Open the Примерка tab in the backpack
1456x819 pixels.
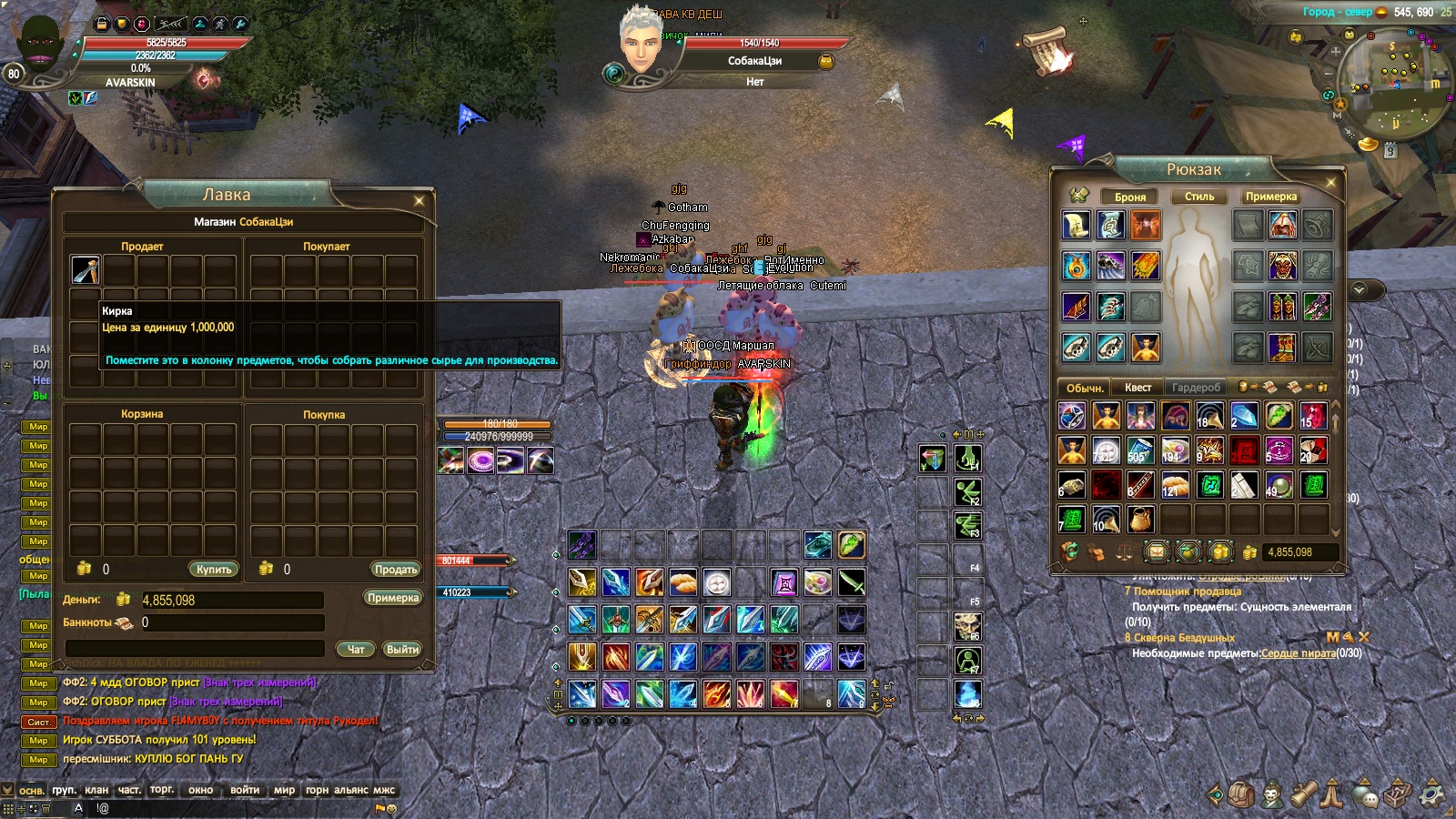(1271, 197)
